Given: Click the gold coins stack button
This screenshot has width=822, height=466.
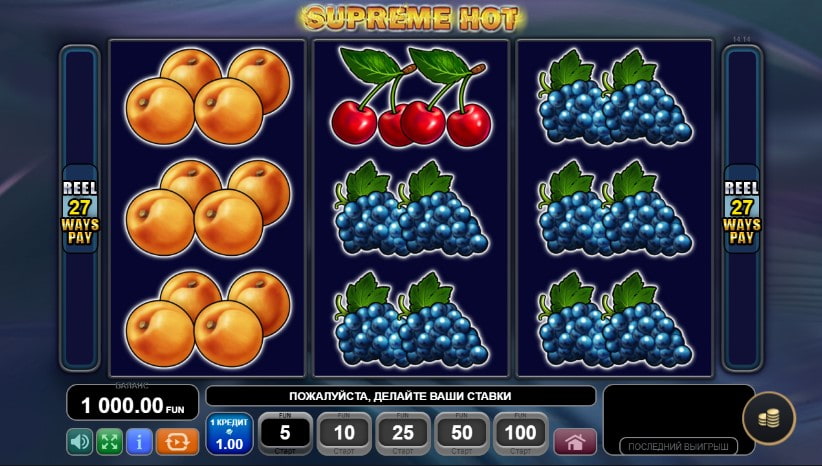Looking at the screenshot, I should click(x=769, y=418).
